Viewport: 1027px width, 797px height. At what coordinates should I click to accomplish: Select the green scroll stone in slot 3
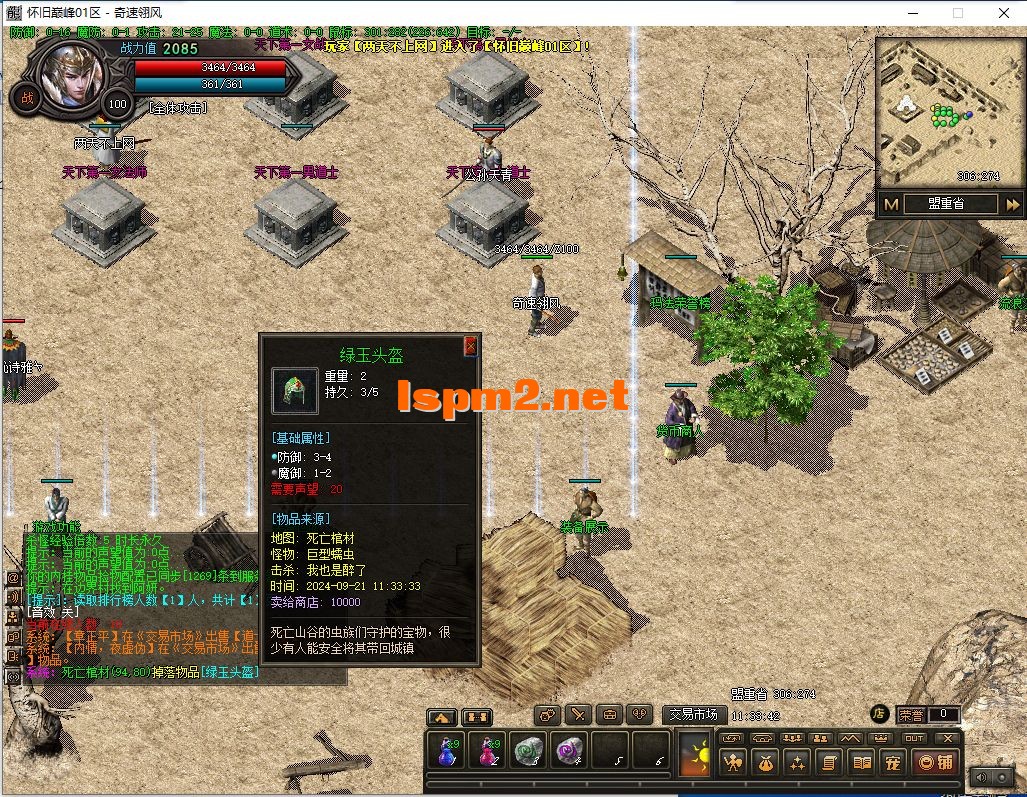tap(526, 750)
